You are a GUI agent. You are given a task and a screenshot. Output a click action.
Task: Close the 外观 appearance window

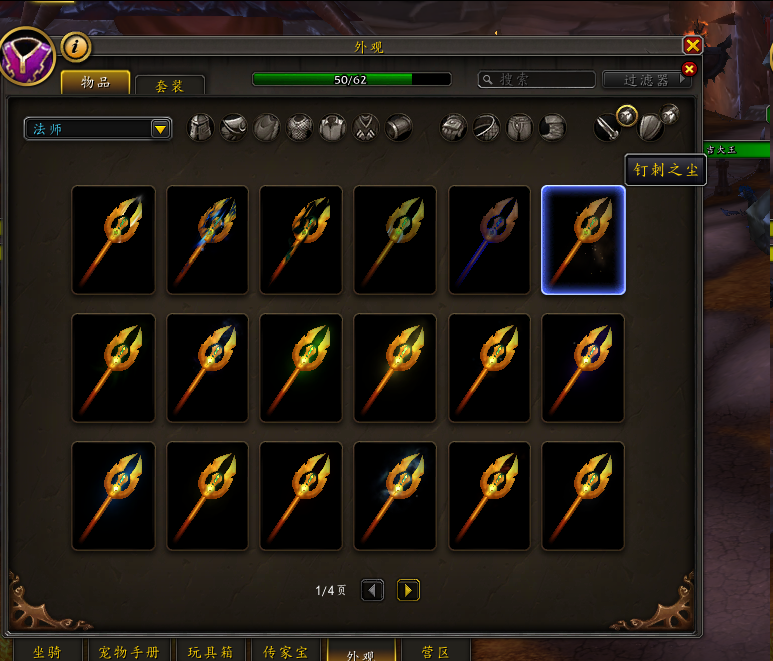pyautogui.click(x=692, y=46)
